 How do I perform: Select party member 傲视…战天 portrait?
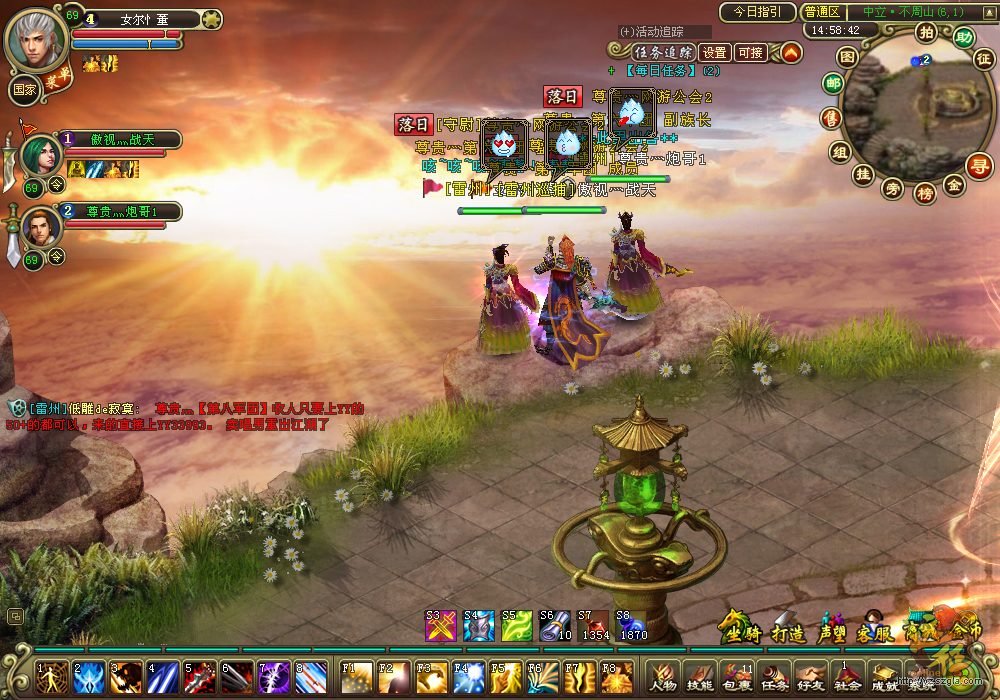41,157
